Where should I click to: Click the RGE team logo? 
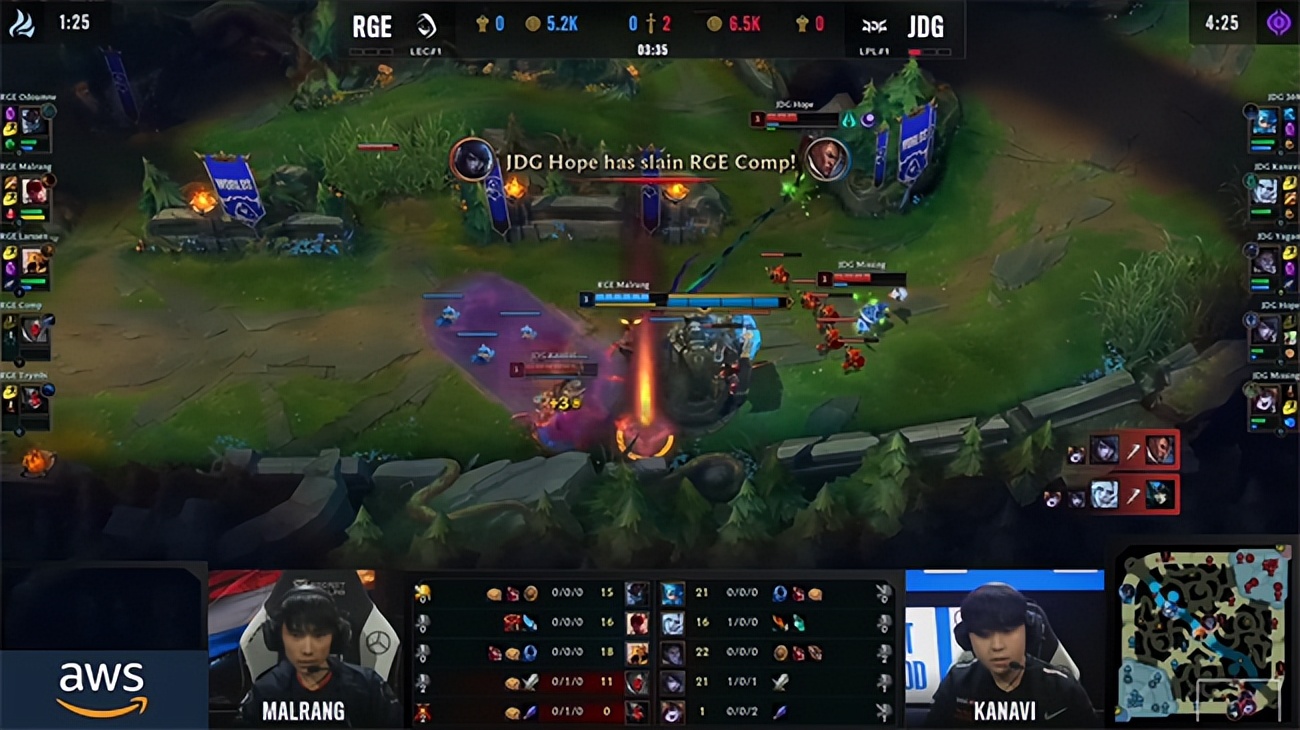pos(426,25)
